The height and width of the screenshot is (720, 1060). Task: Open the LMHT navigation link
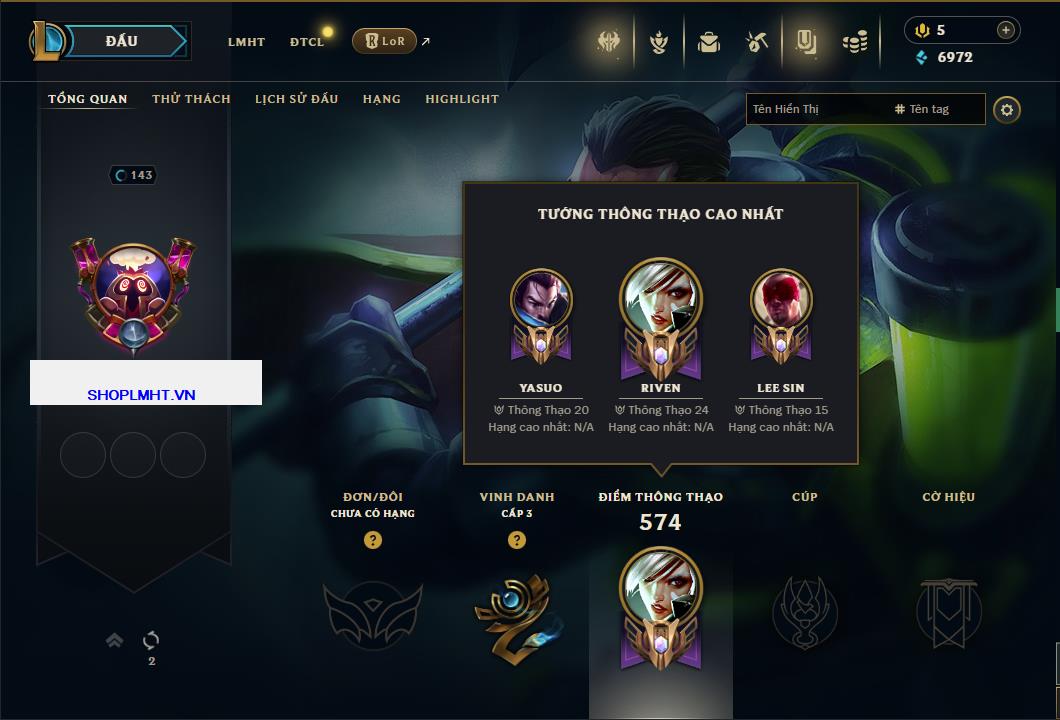[246, 42]
